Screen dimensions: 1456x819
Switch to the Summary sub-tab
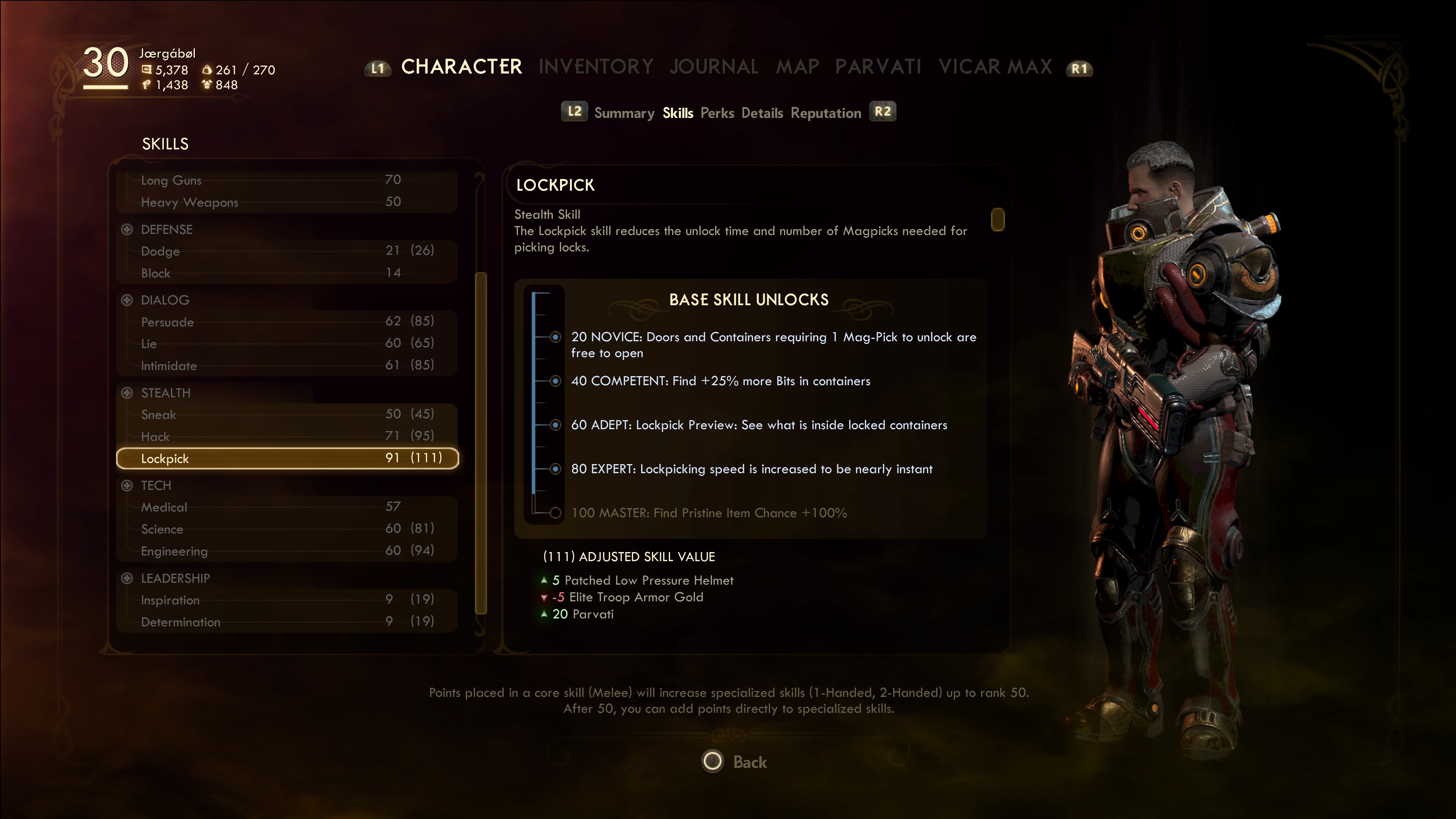tap(624, 113)
